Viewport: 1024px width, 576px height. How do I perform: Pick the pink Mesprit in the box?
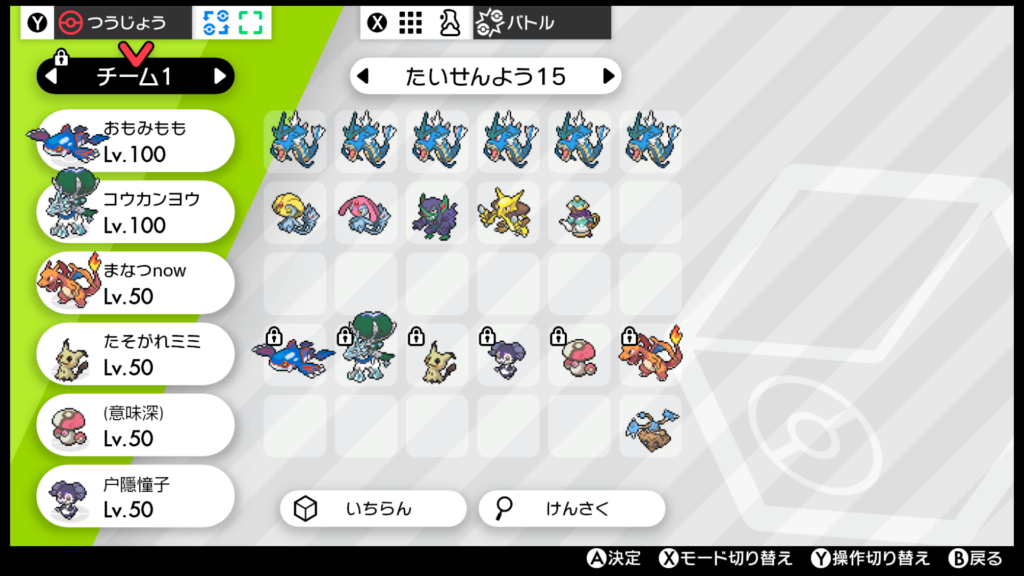(365, 212)
